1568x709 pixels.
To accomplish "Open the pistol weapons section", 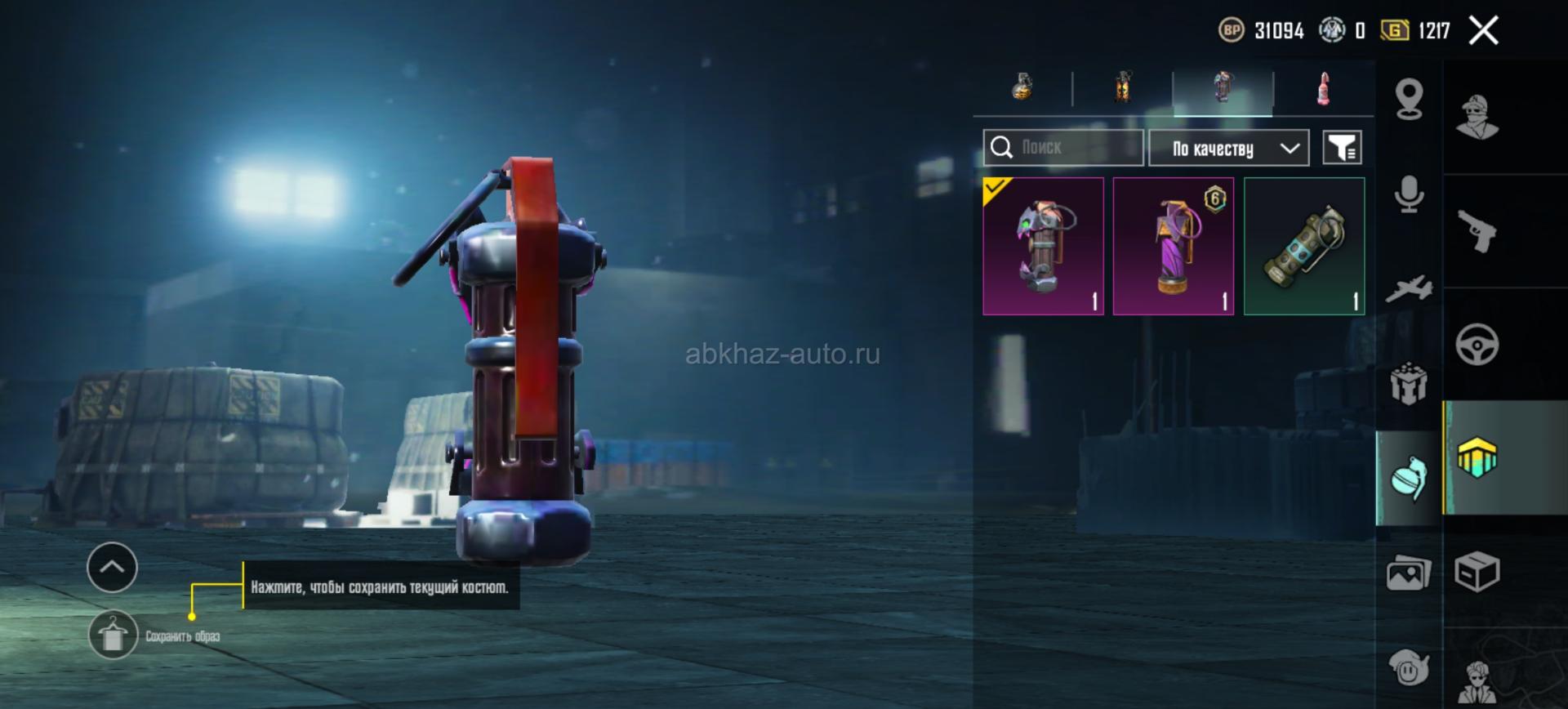I will pos(1477,231).
